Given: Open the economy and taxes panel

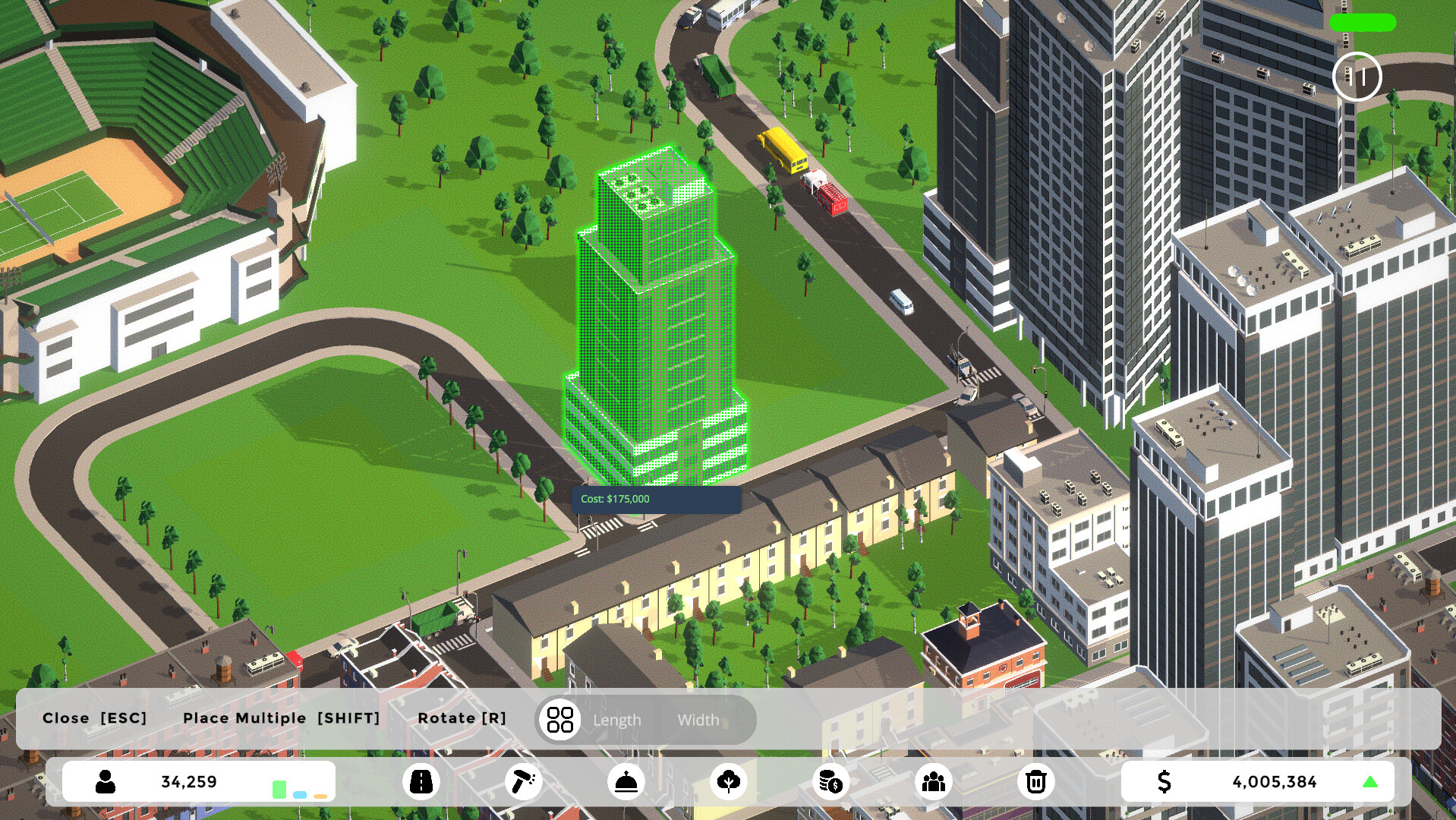Looking at the screenshot, I should tap(830, 781).
